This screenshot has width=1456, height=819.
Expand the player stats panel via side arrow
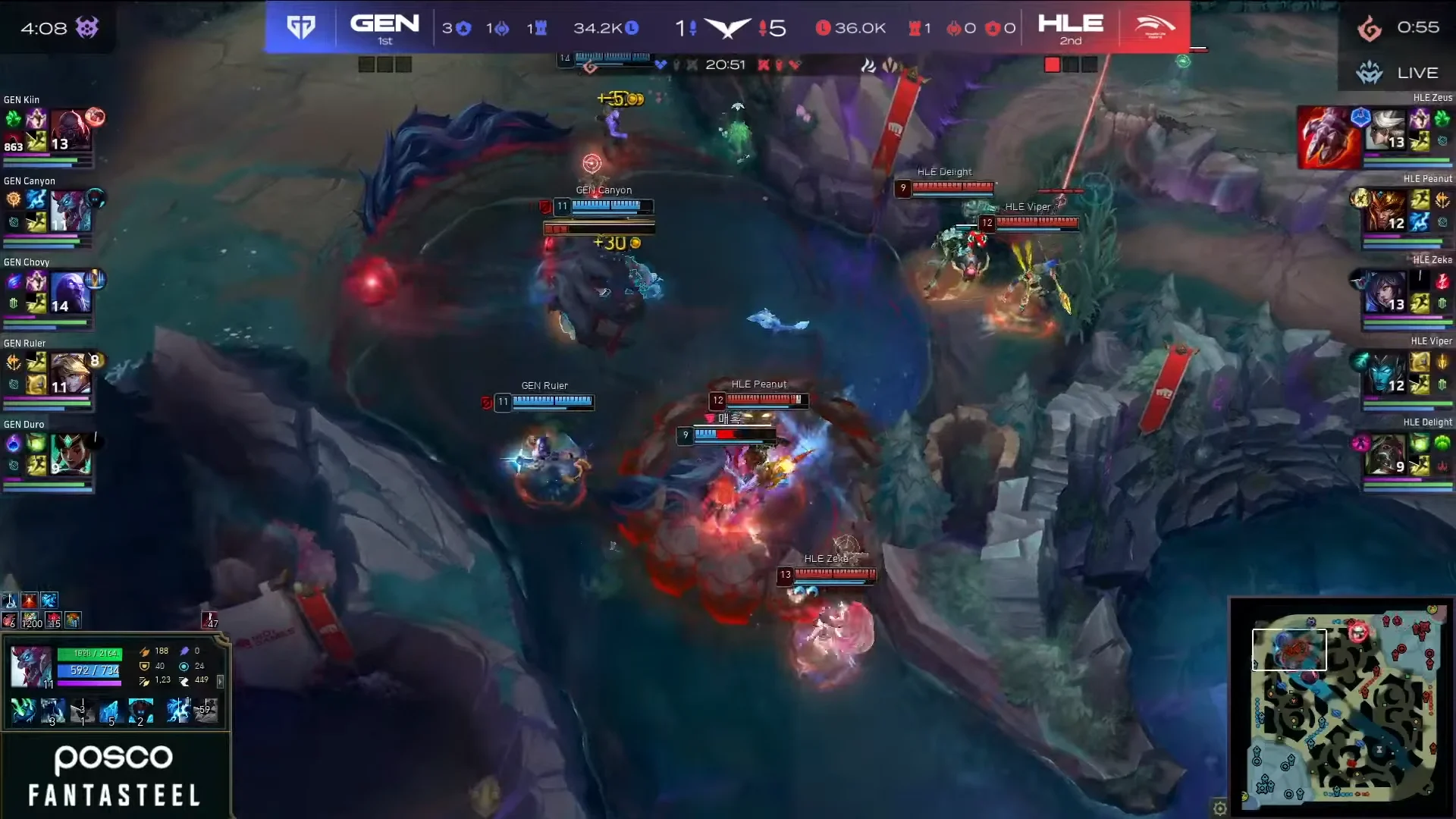[x=221, y=682]
